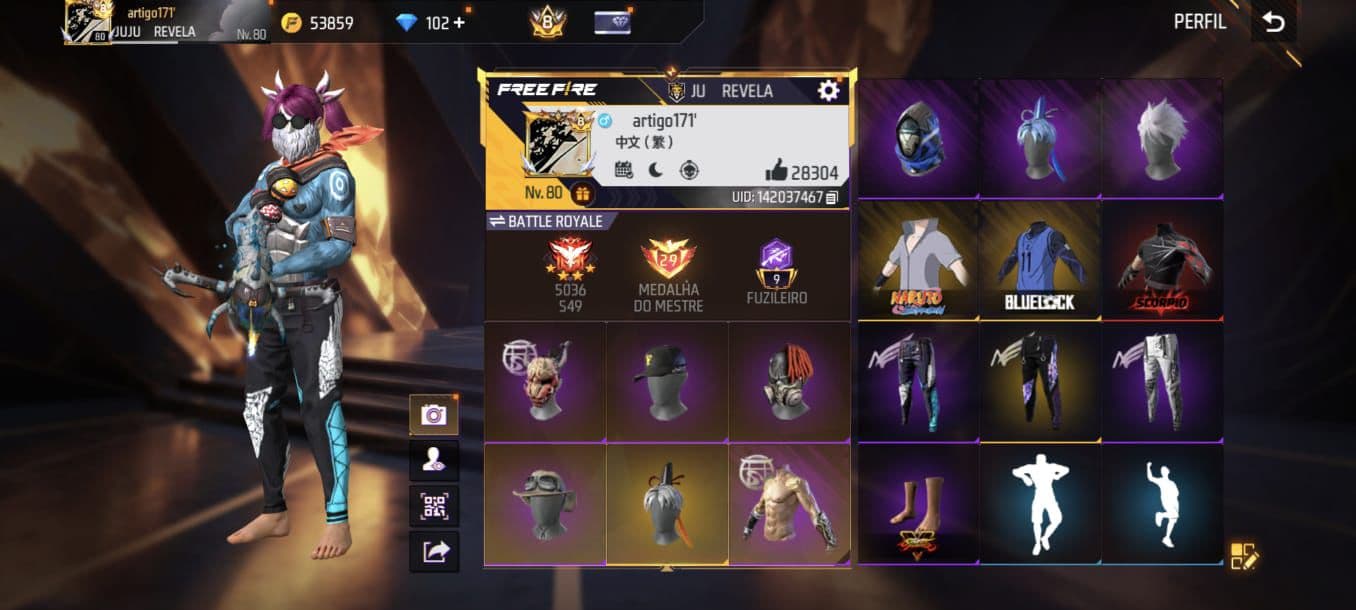
Task: Choose the Scorpio top item
Action: pyautogui.click(x=1162, y=260)
